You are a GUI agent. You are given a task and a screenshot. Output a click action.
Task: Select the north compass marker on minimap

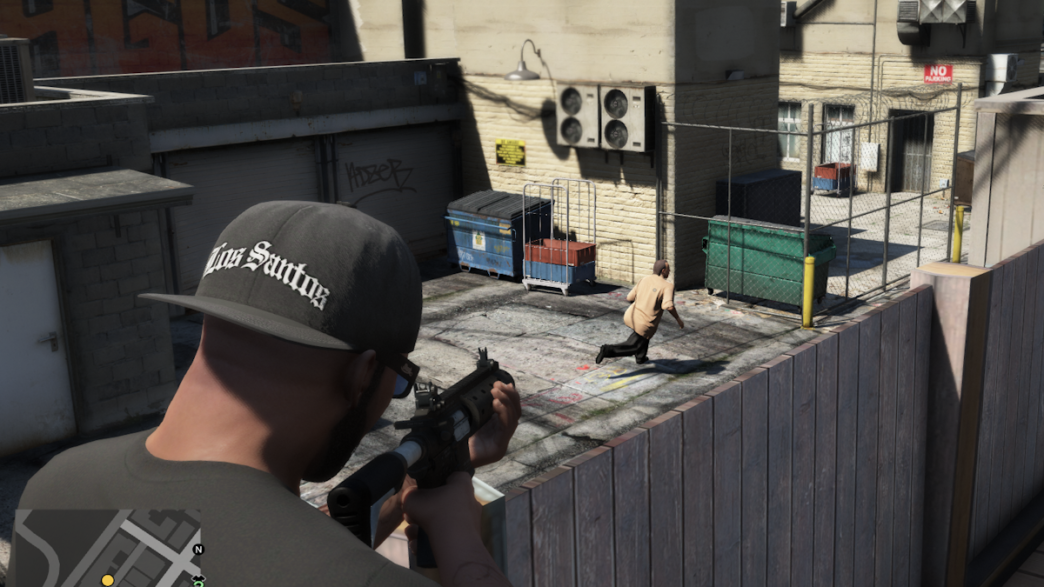pyautogui.click(x=197, y=549)
